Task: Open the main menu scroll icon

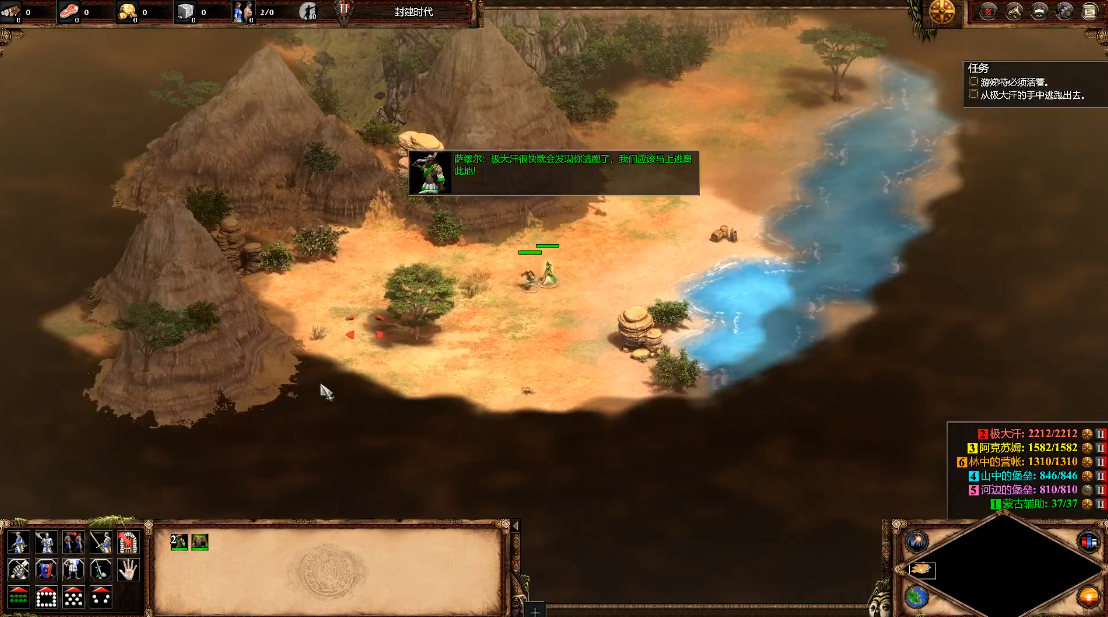Action: (1089, 12)
